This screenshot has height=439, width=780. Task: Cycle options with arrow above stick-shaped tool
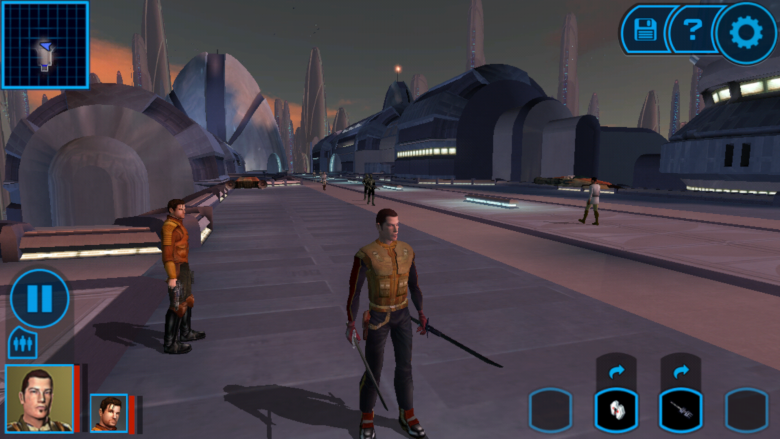[680, 371]
